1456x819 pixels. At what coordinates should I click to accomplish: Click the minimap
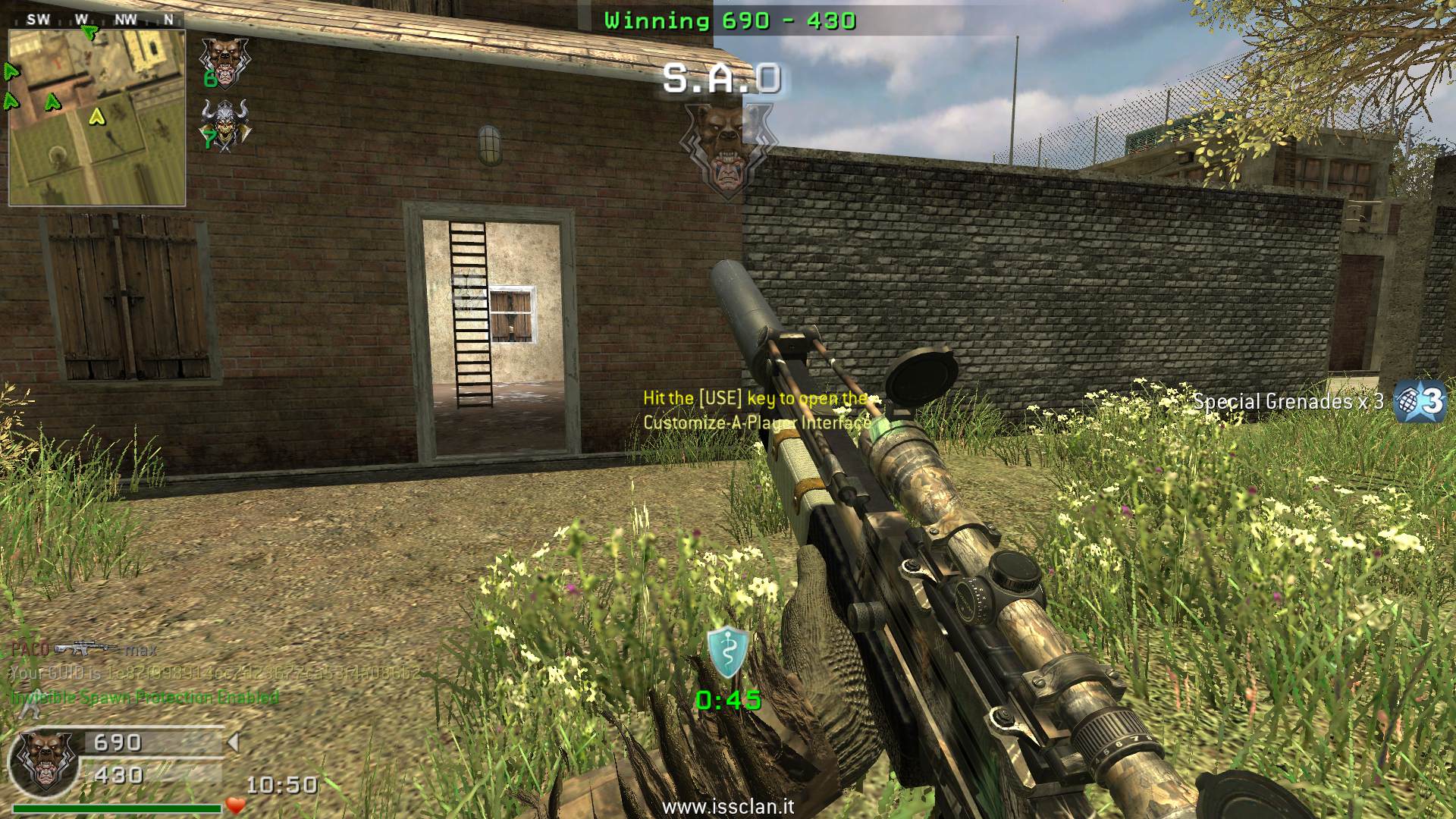pyautogui.click(x=97, y=117)
